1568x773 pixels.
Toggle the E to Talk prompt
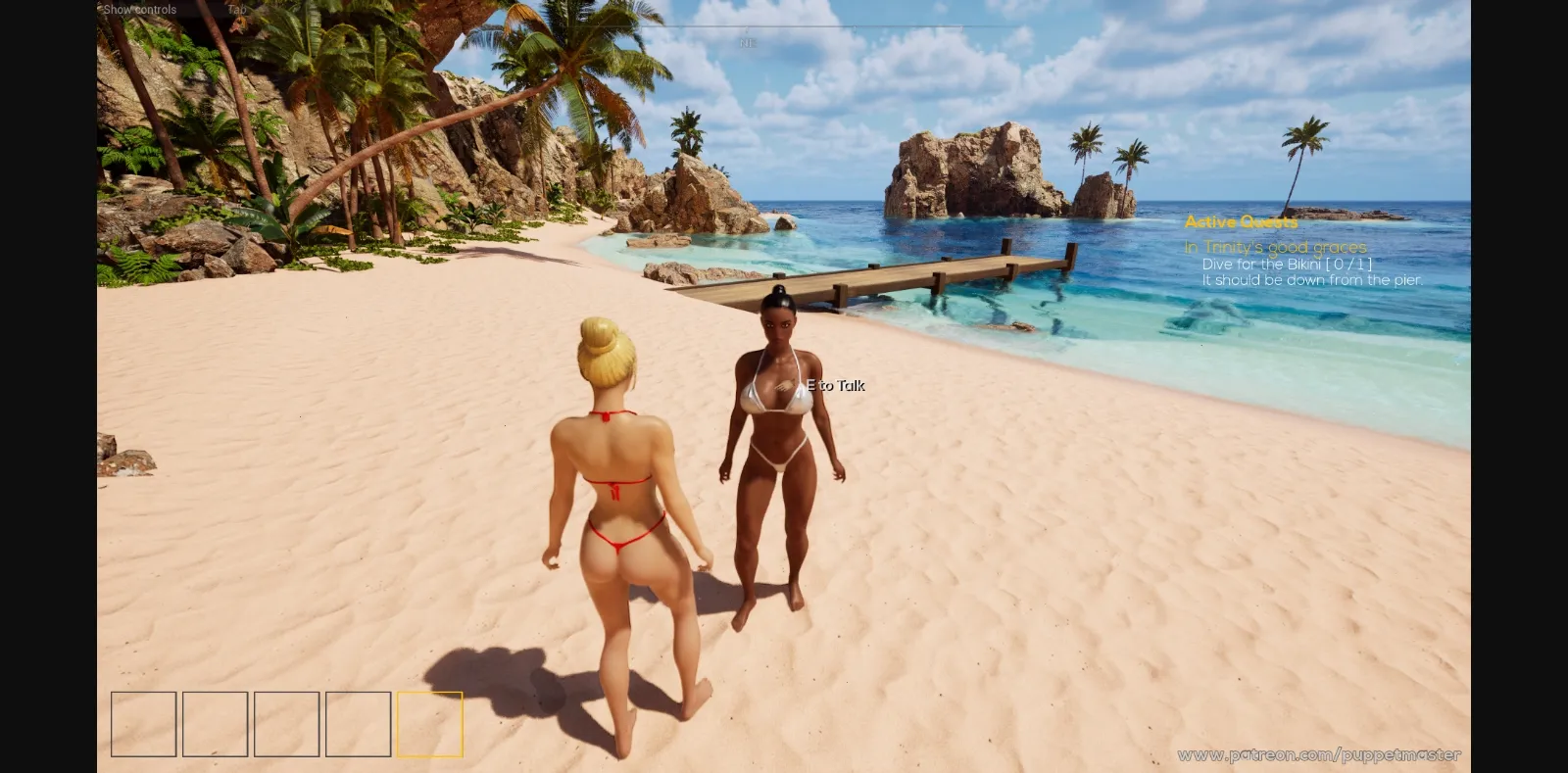point(834,386)
